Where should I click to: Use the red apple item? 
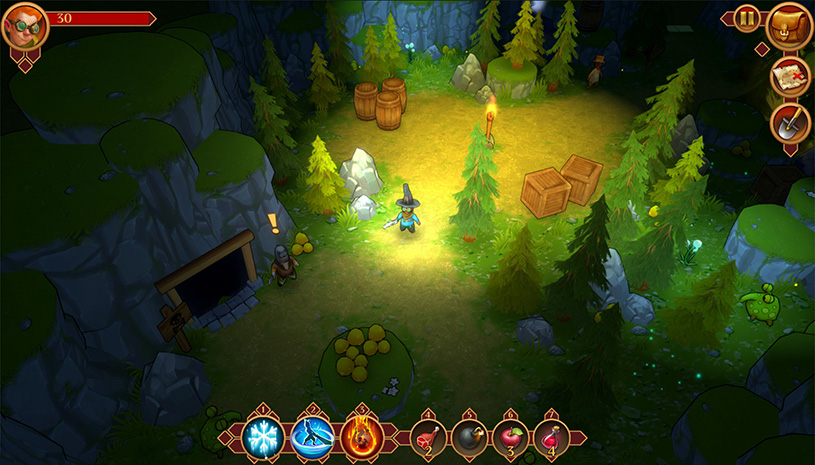click(x=510, y=439)
